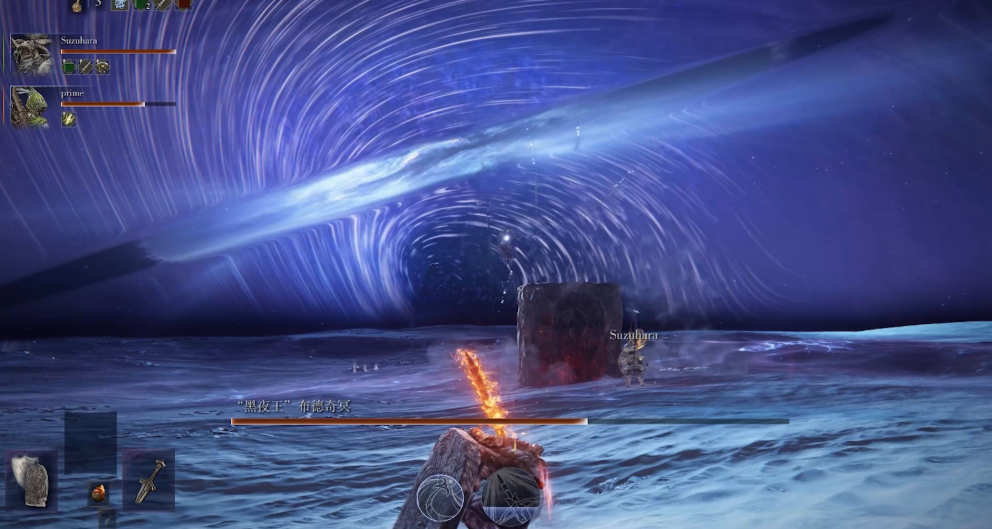Activate the round character skill icon

(x=441, y=497)
